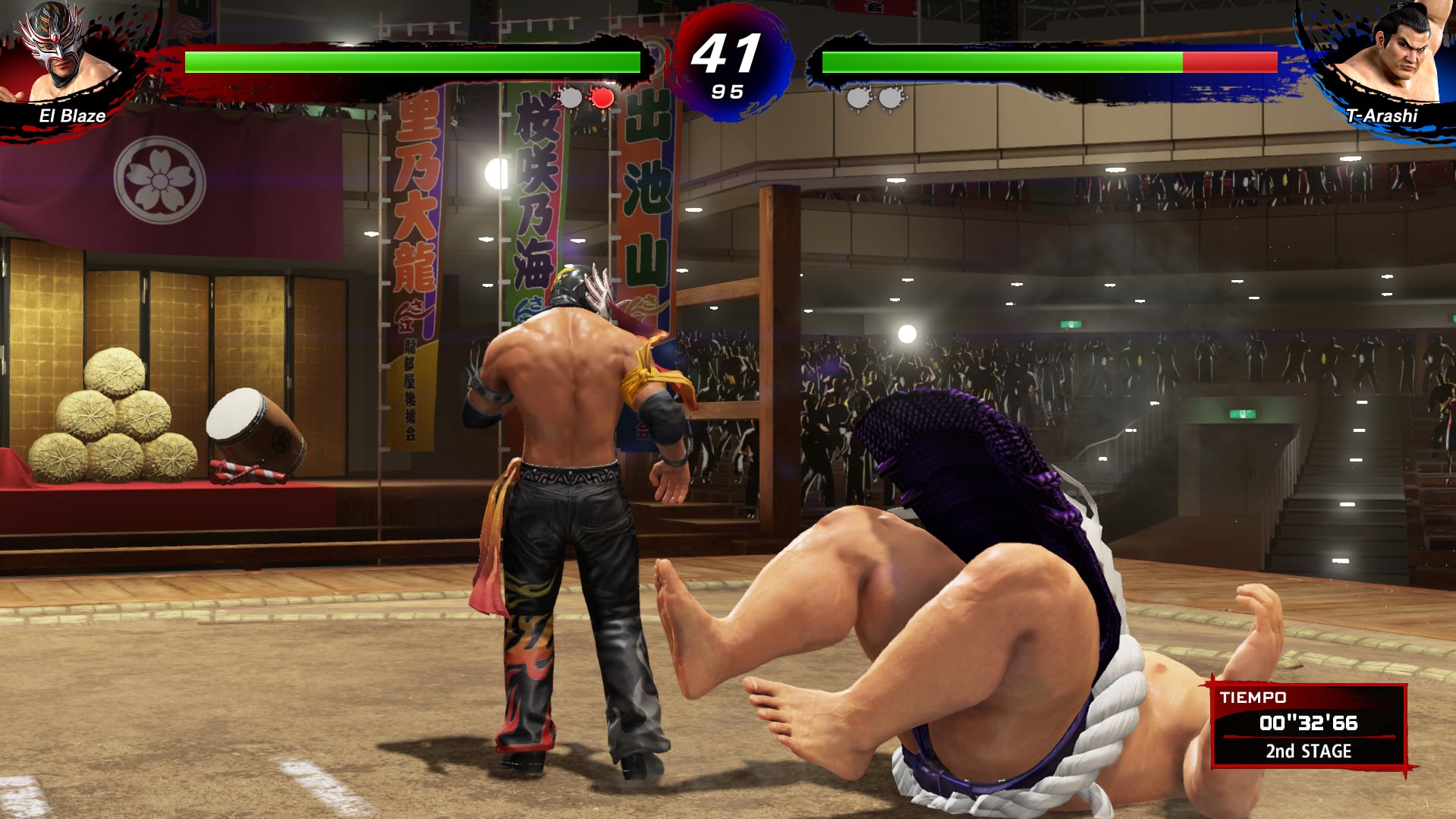The image size is (1456, 819).
Task: Select the El Blaze name label
Action: coord(73,116)
